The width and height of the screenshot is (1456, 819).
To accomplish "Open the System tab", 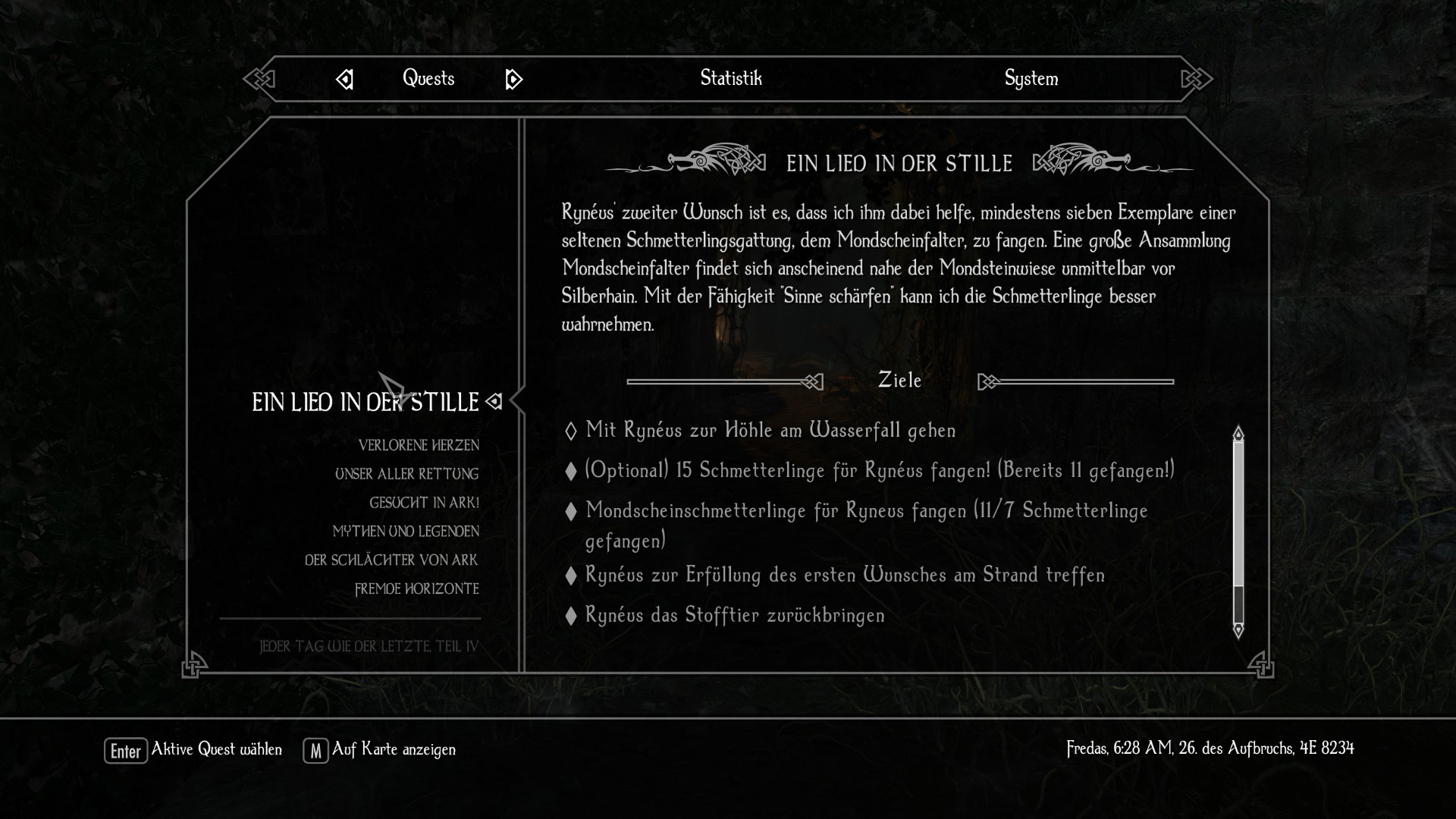I will [1031, 78].
